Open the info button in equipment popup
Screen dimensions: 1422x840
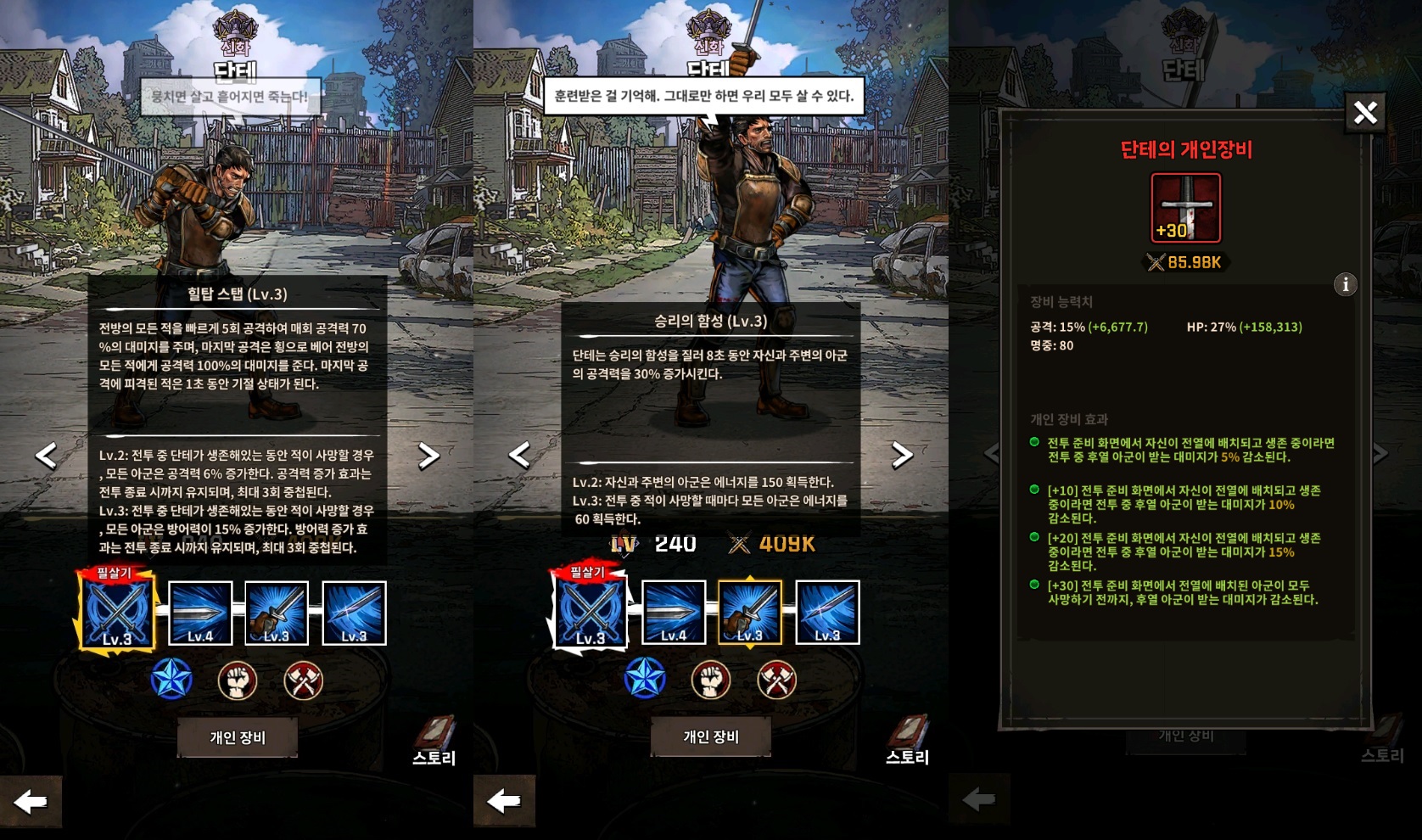[1345, 284]
